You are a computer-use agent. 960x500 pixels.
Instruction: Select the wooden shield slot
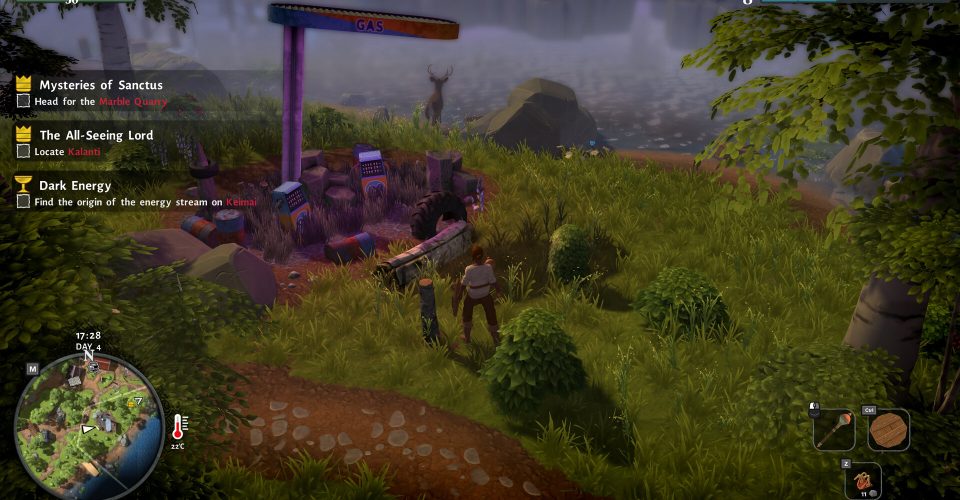[x=888, y=429]
